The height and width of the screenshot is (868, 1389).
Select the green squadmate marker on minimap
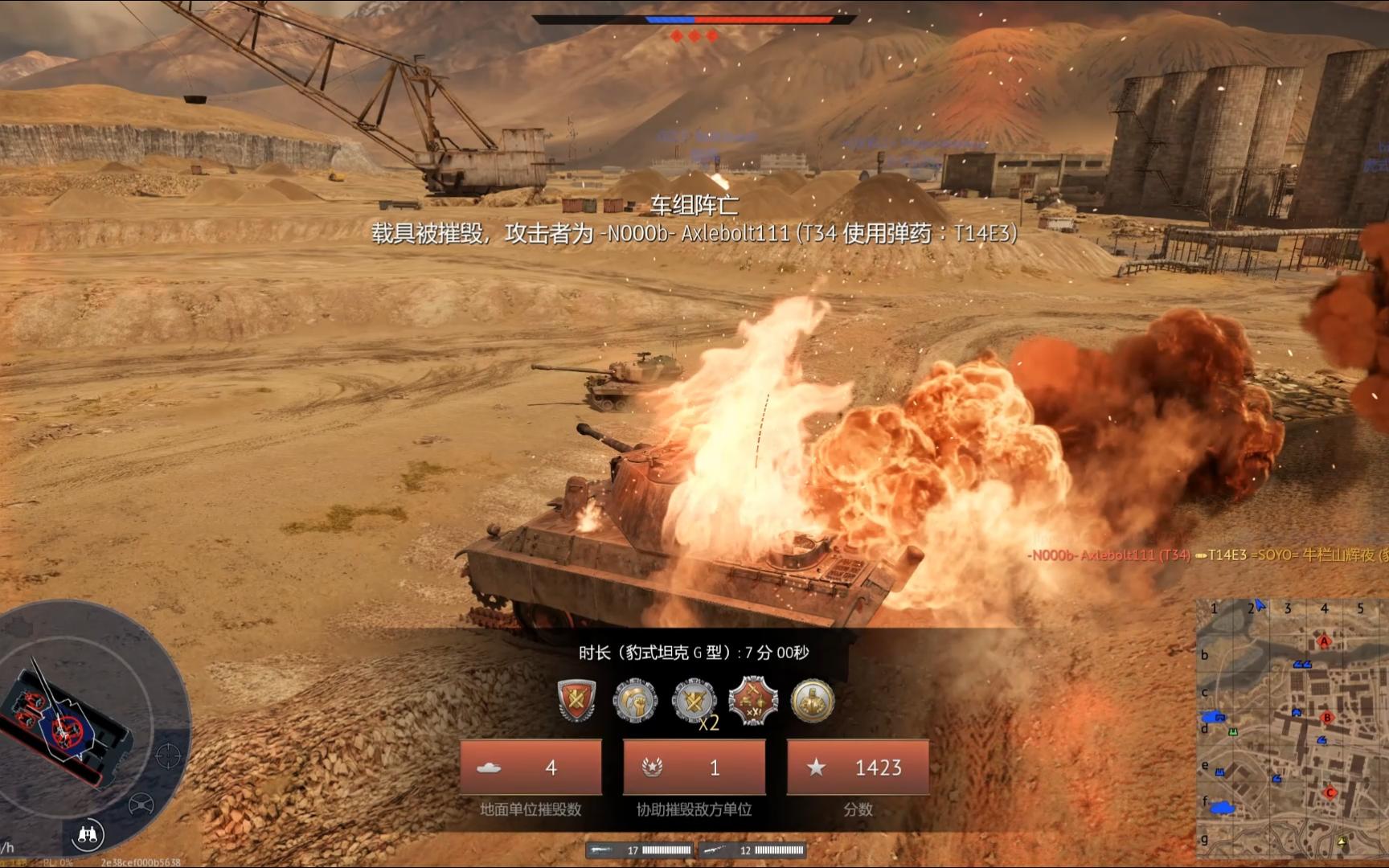click(1232, 732)
